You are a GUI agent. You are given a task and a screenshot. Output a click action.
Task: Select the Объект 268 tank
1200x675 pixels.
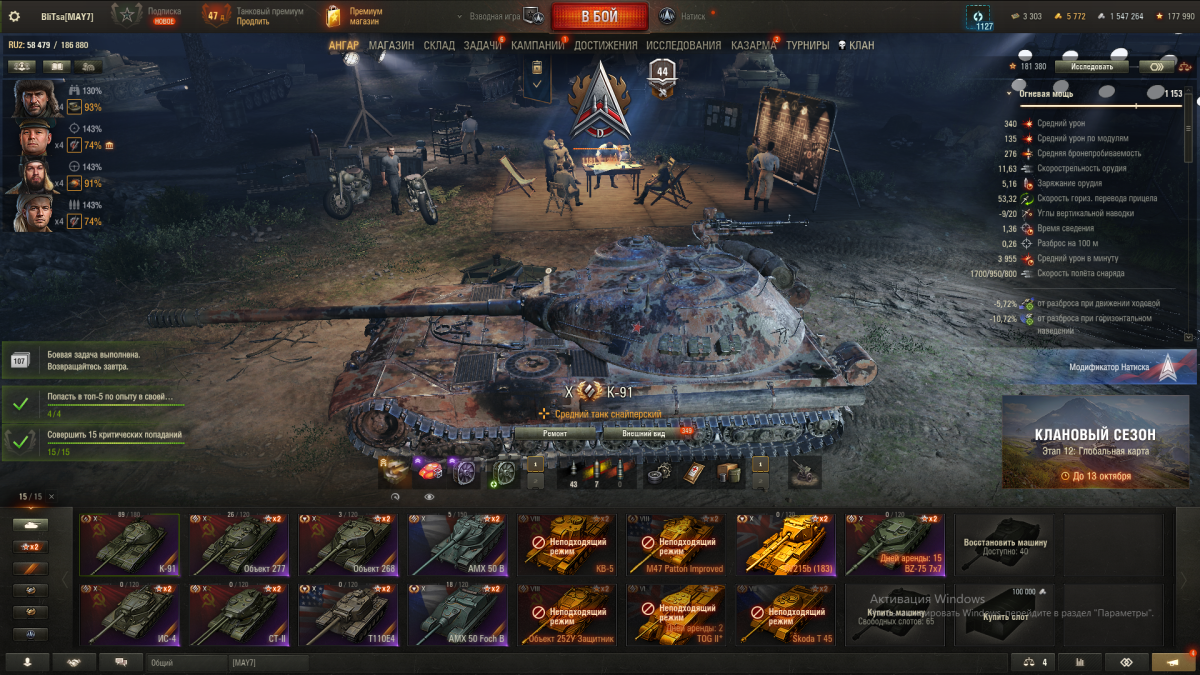(x=348, y=546)
